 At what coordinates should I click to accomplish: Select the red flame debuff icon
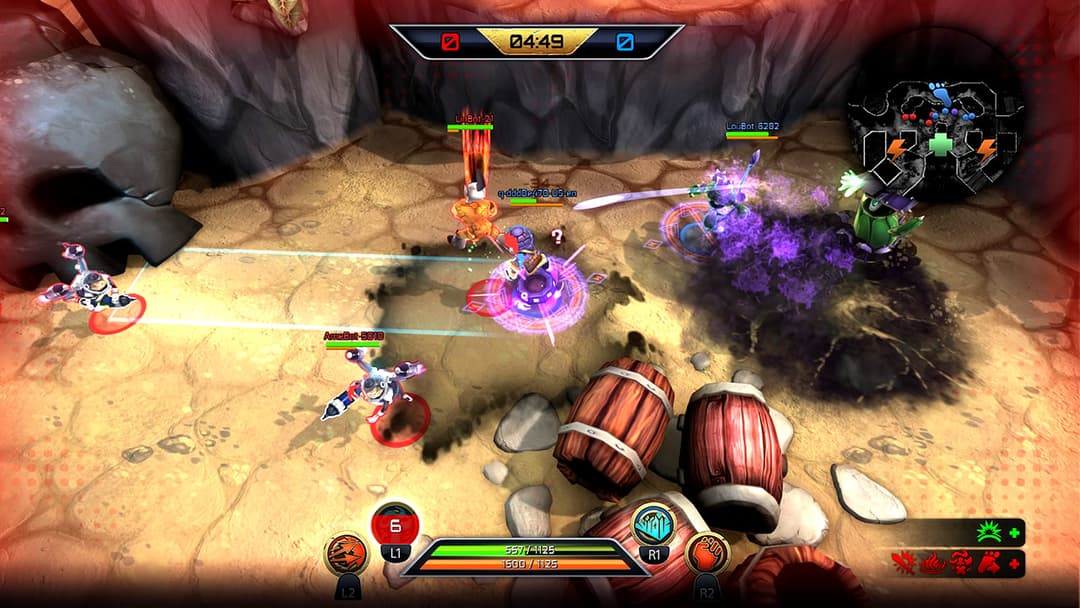pos(935,565)
